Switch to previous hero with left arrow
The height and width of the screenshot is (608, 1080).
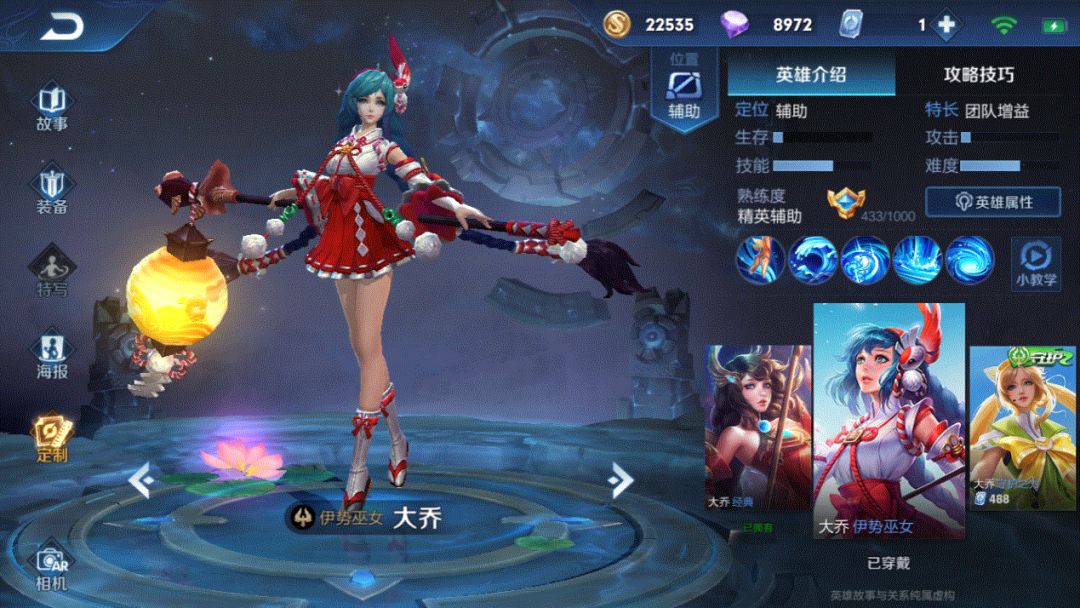click(x=141, y=480)
